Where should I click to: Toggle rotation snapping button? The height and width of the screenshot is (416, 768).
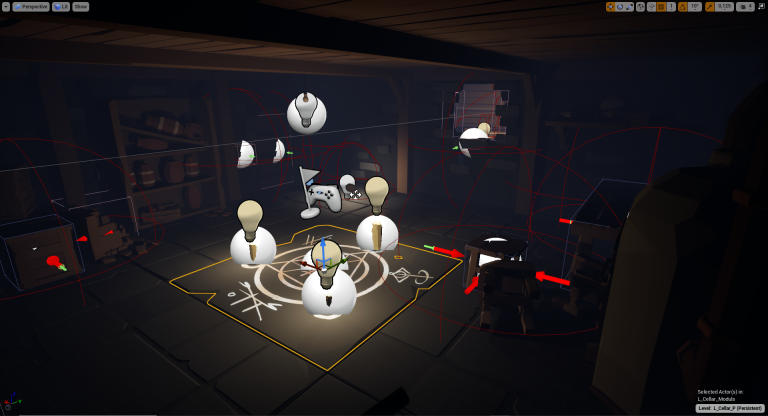pos(683,6)
